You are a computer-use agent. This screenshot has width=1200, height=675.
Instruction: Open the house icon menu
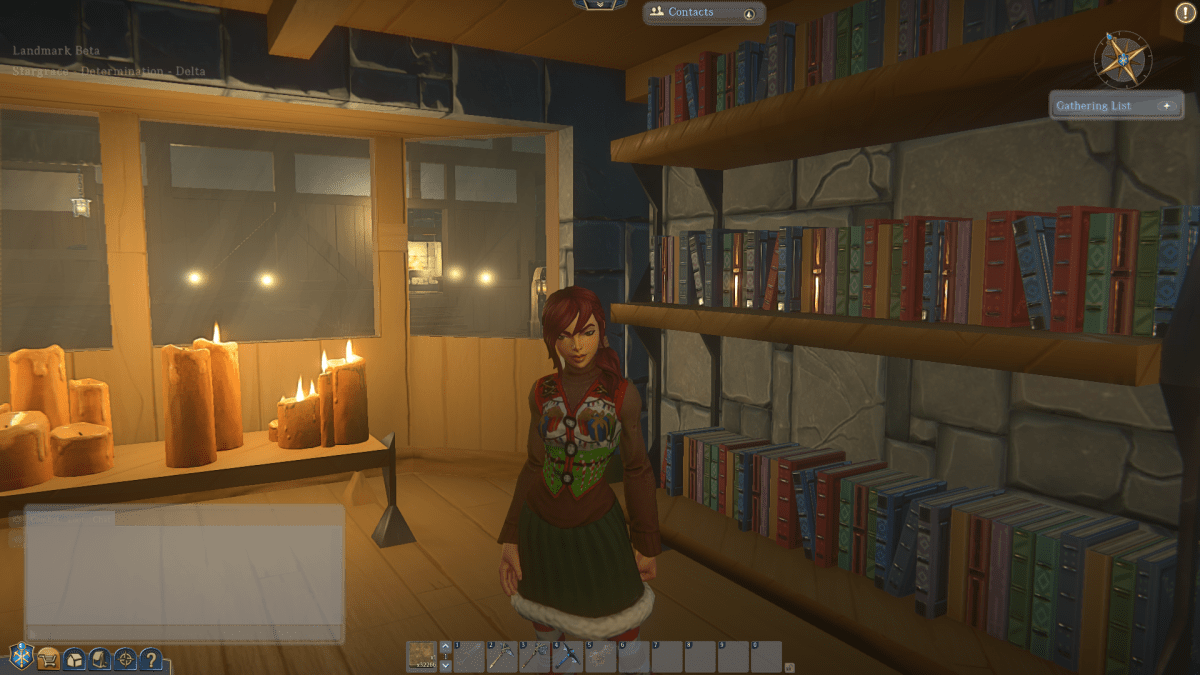coord(74,659)
